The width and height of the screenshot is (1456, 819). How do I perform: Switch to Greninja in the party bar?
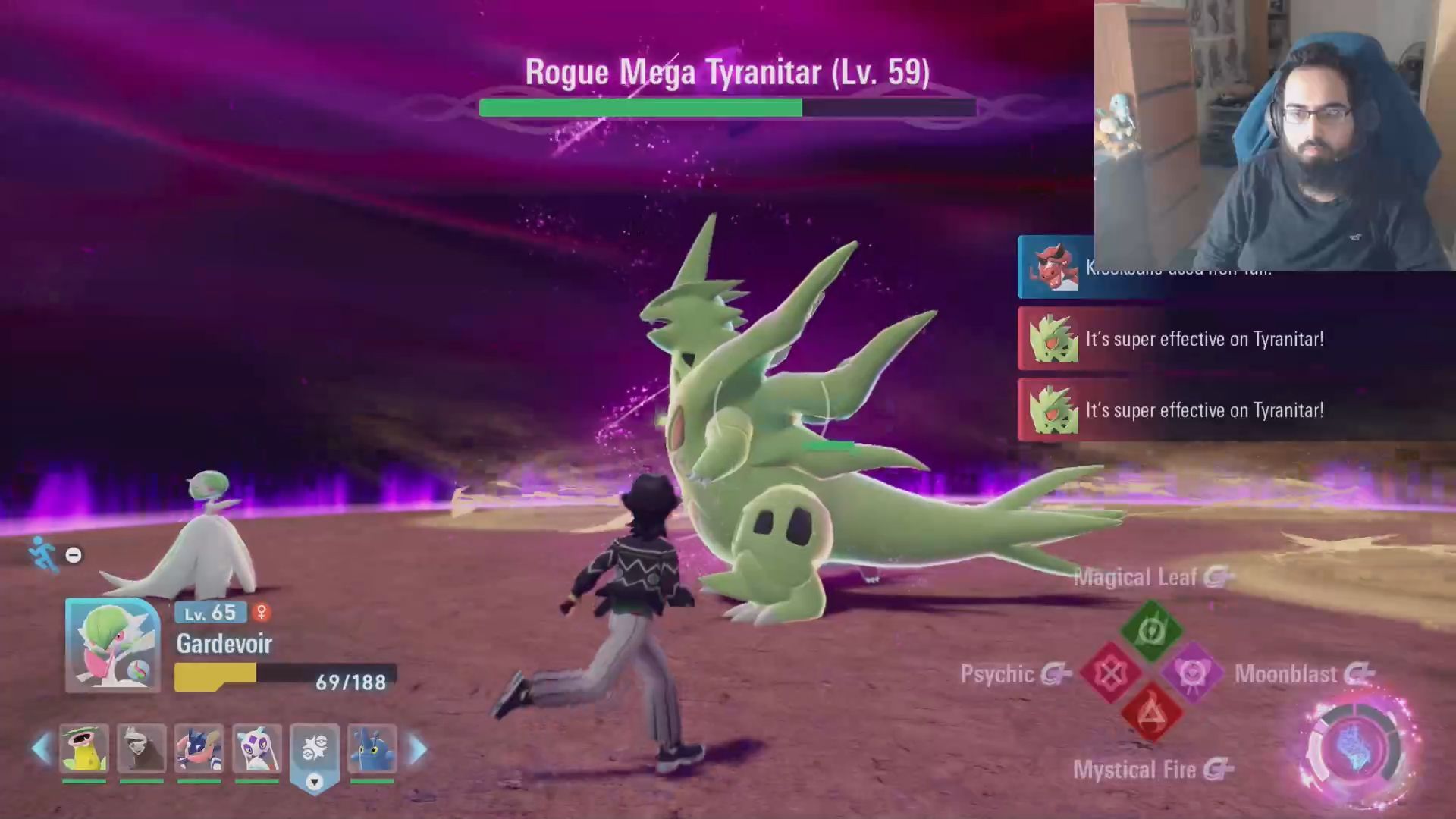[x=199, y=748]
